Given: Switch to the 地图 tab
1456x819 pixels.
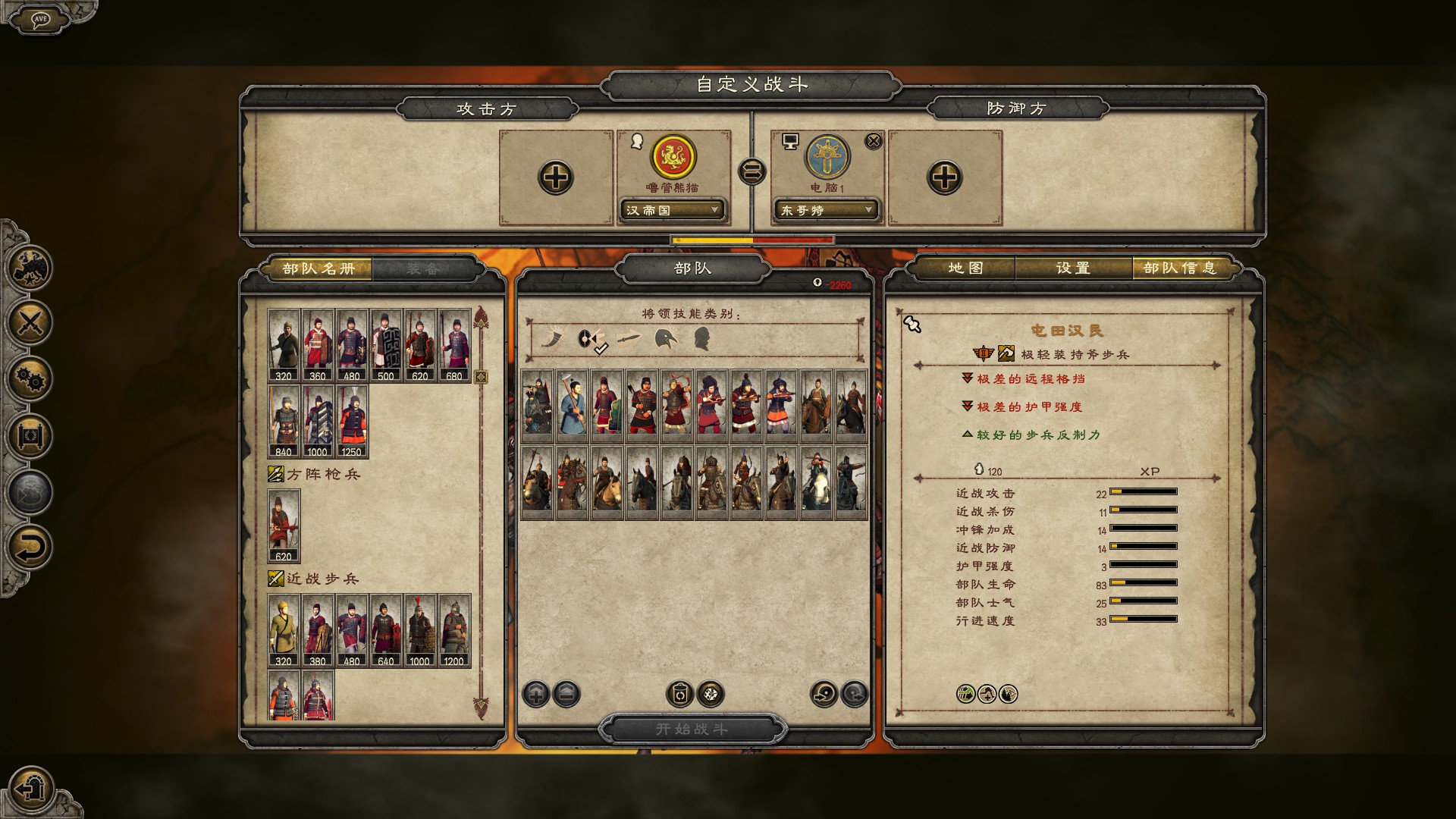Looking at the screenshot, I should (965, 268).
